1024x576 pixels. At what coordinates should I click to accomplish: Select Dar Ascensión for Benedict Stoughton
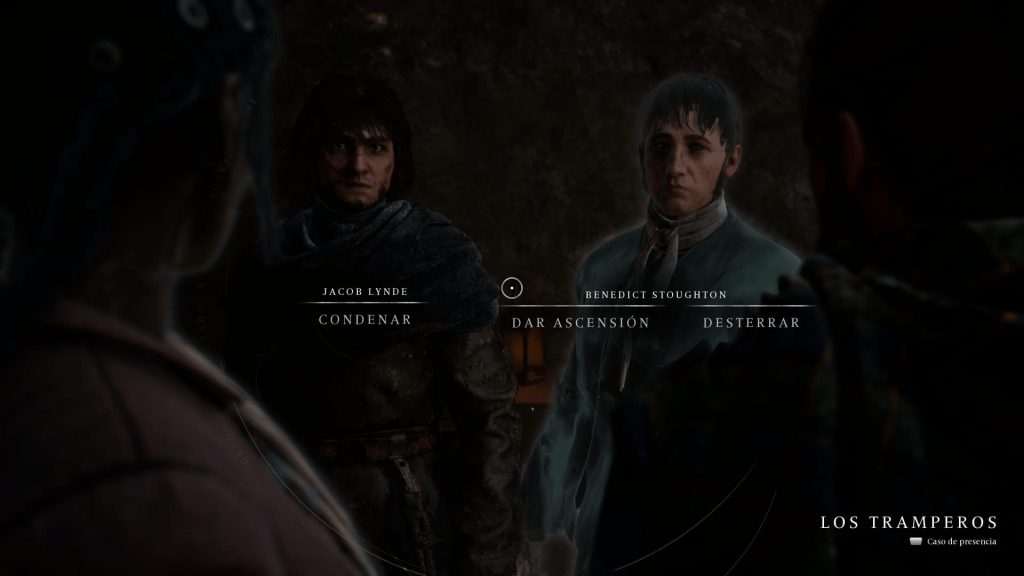(580, 323)
